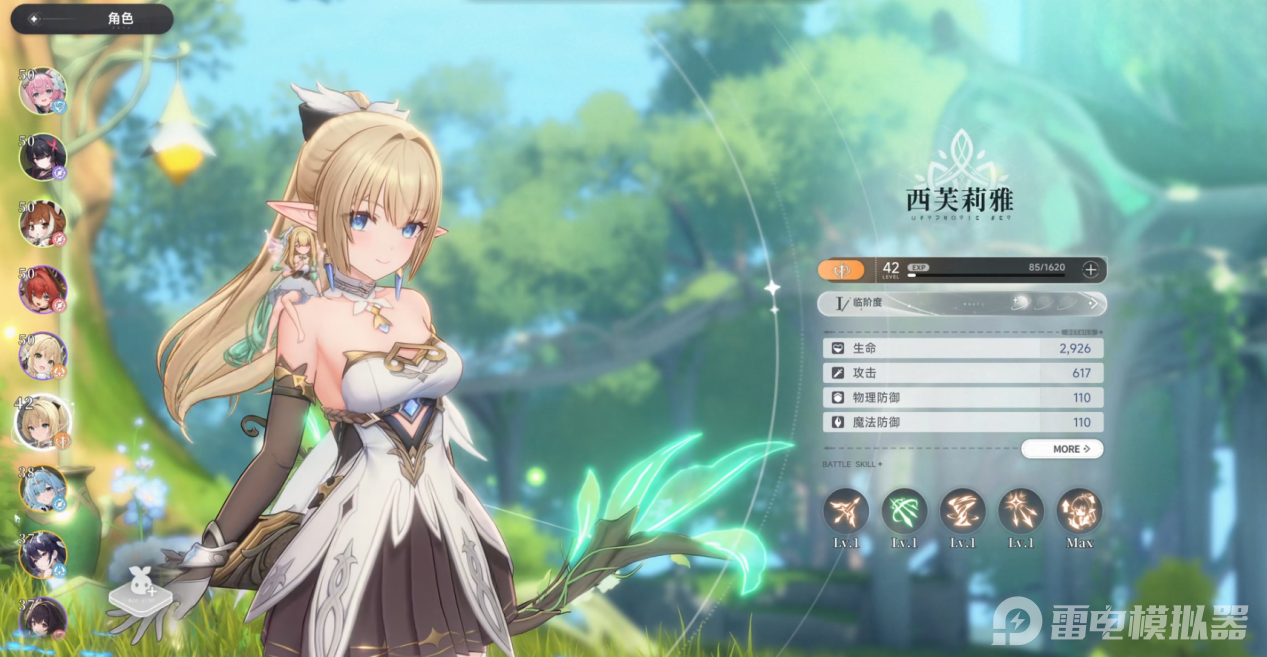Open the 临阶度 ascension bar
The height and width of the screenshot is (657, 1267).
(961, 303)
